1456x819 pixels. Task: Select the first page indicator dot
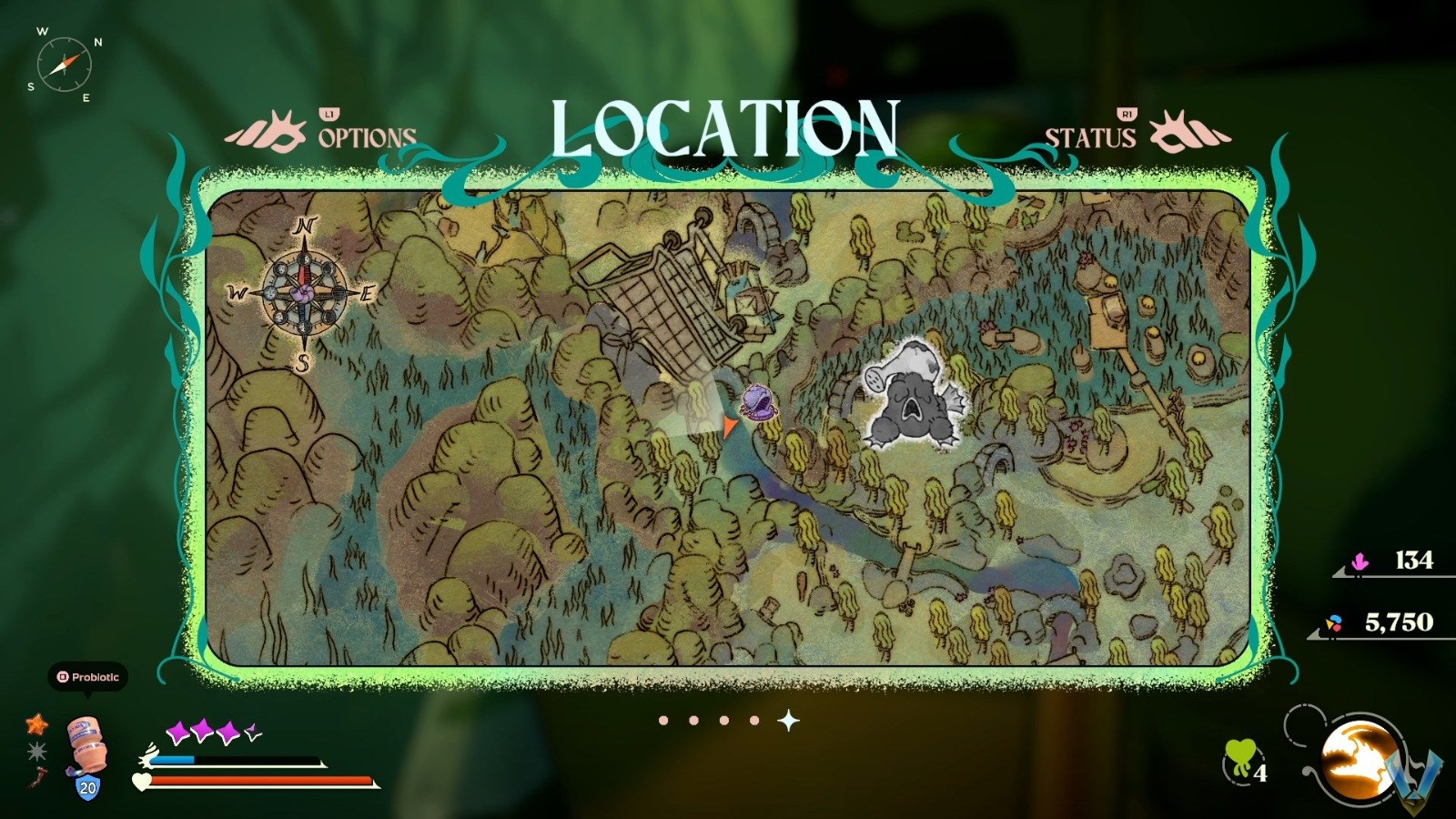click(663, 722)
